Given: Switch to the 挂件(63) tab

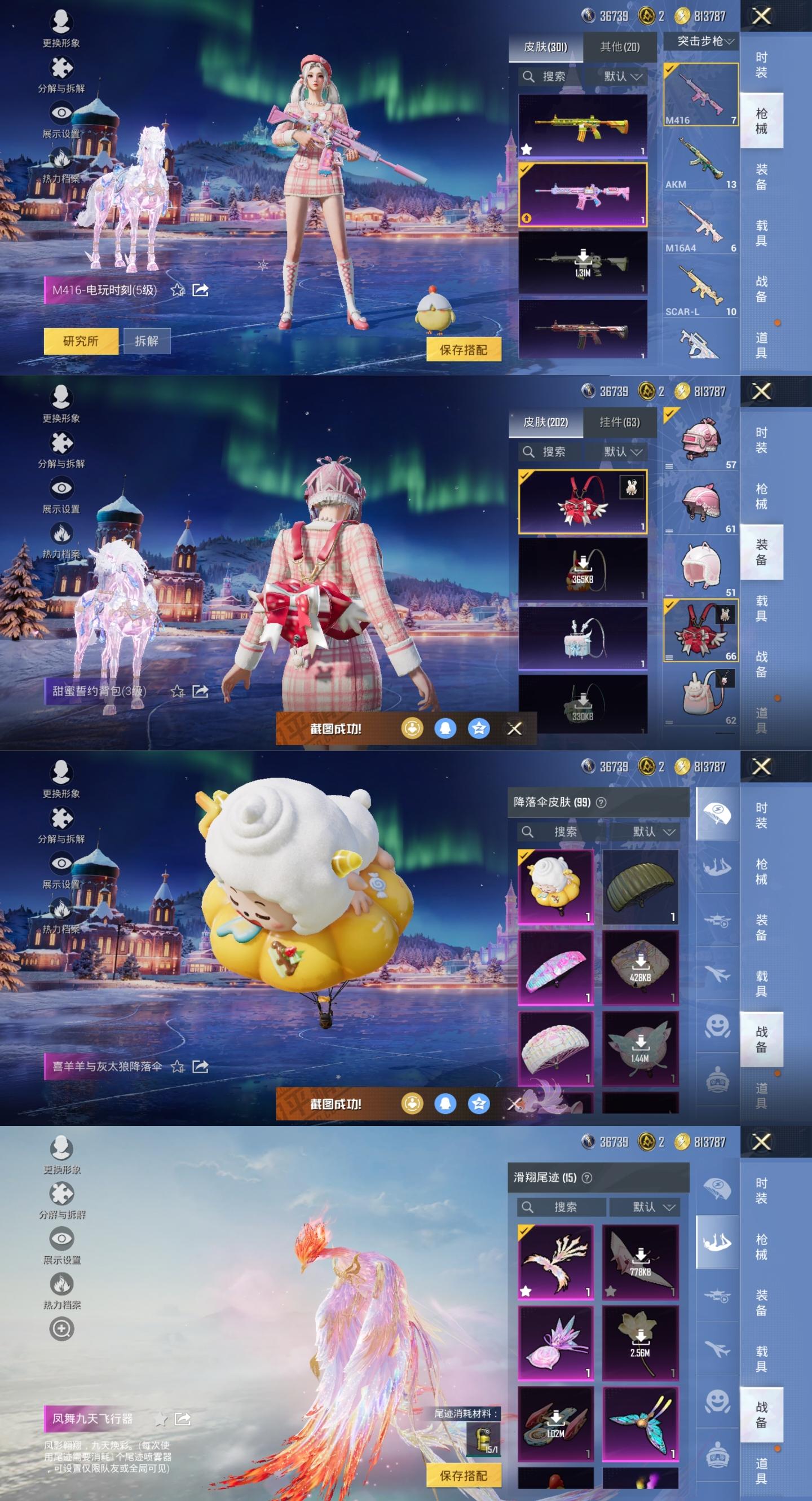Looking at the screenshot, I should 619,422.
